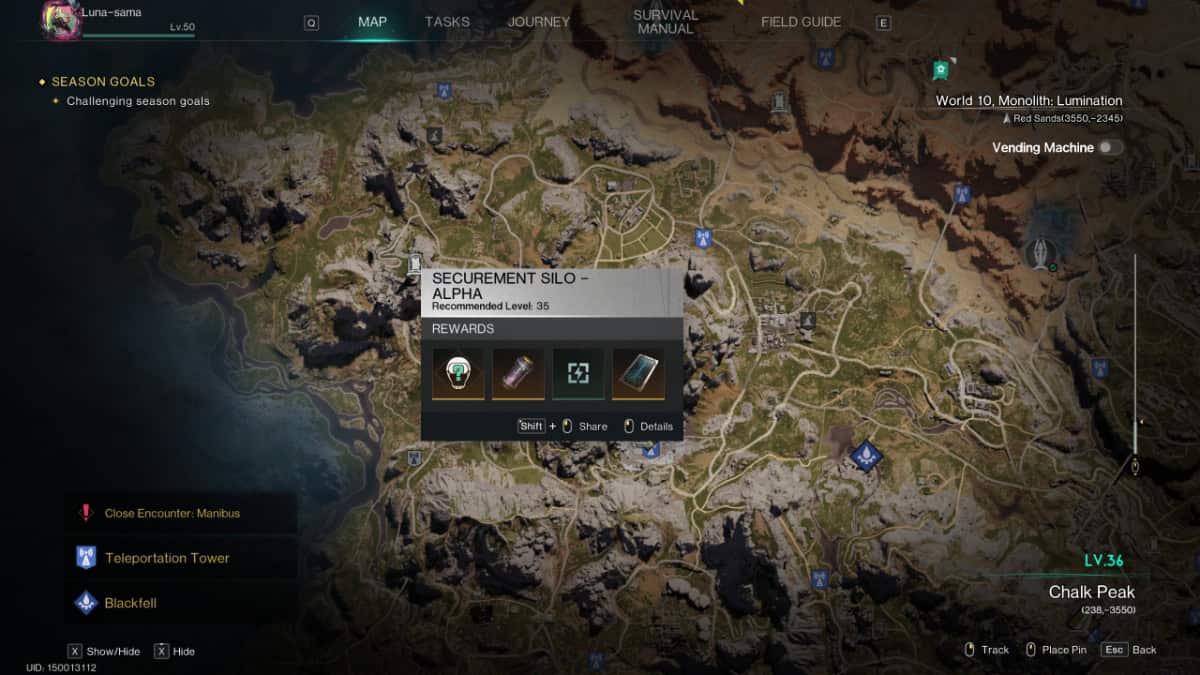This screenshot has height=675, width=1200.
Task: Open the Journey tab
Action: (x=538, y=22)
